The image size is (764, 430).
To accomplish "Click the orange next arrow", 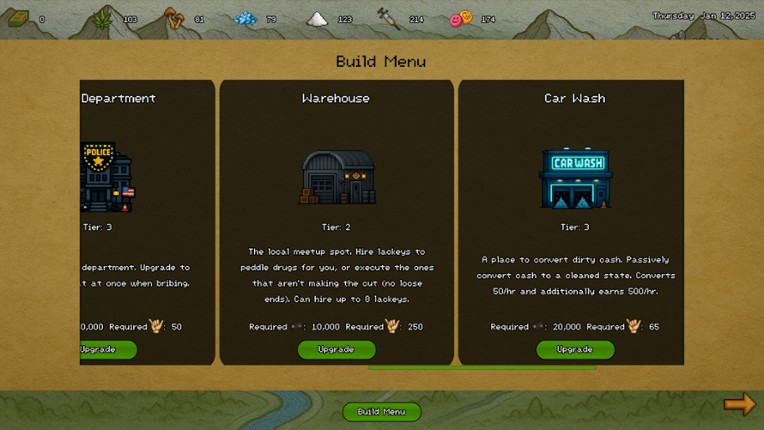I will point(740,404).
